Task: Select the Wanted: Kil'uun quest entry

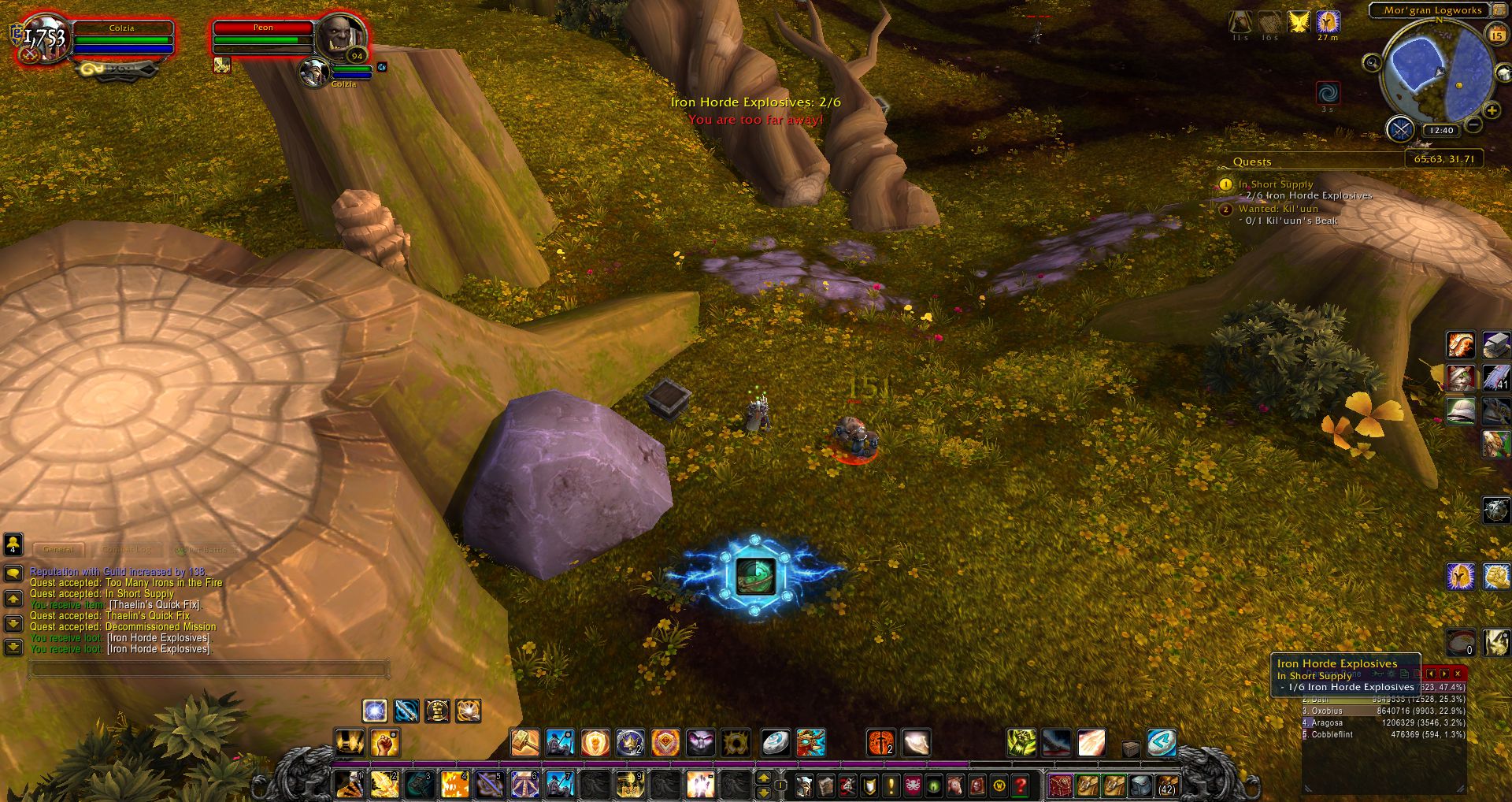Action: pyautogui.click(x=1278, y=209)
